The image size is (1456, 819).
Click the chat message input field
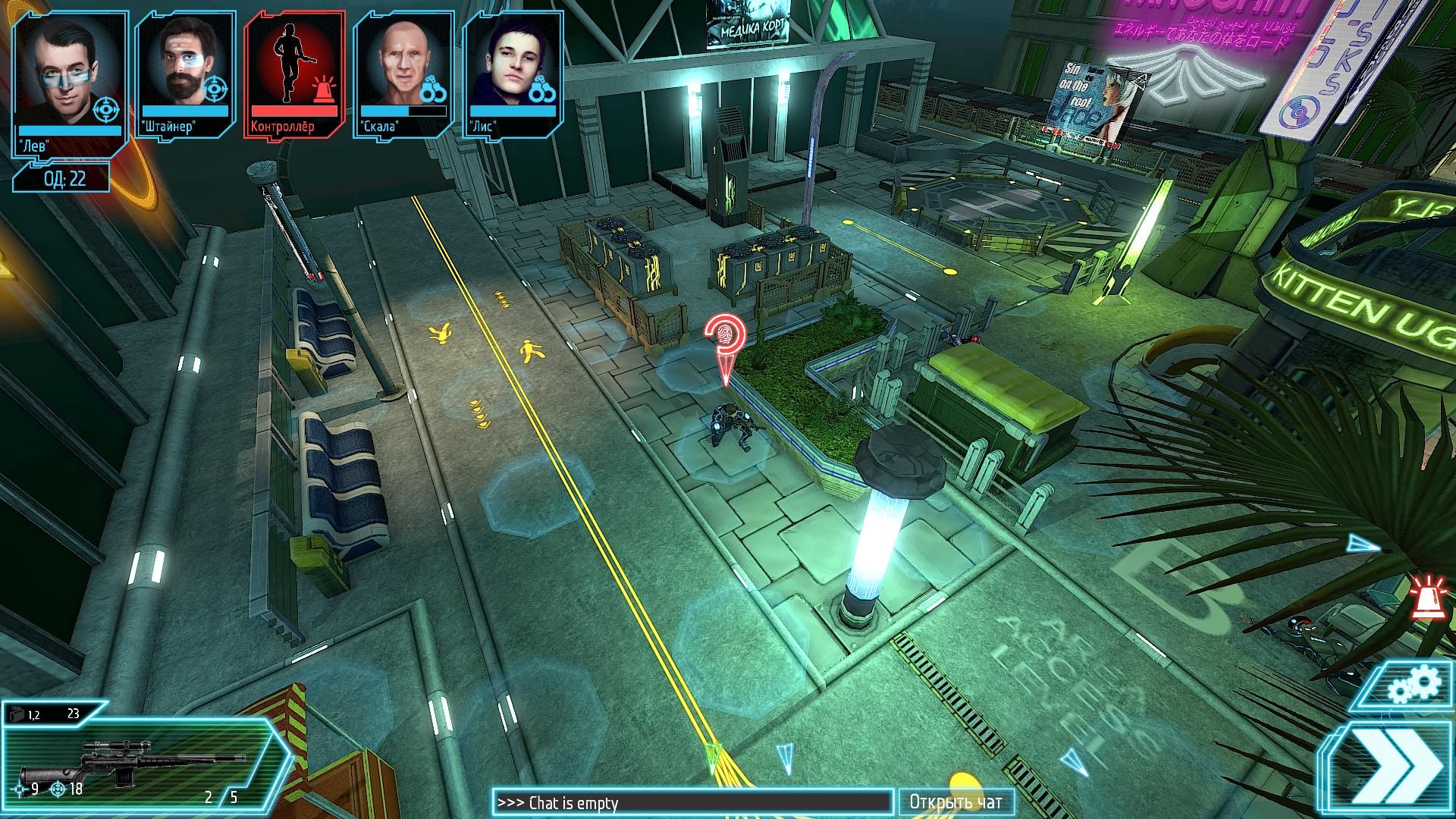click(x=693, y=802)
